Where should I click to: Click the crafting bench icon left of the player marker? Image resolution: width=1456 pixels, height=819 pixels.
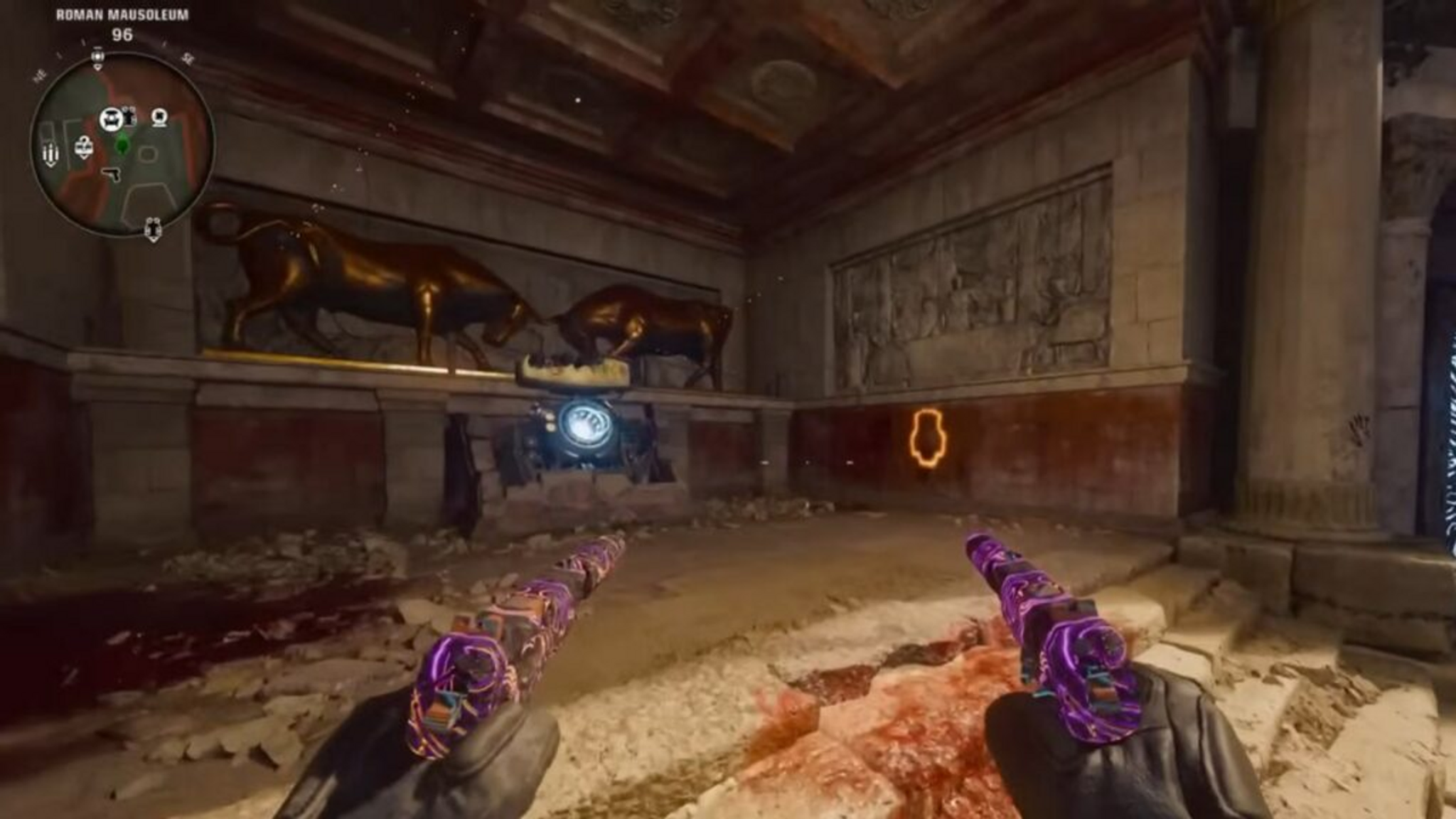click(x=83, y=145)
